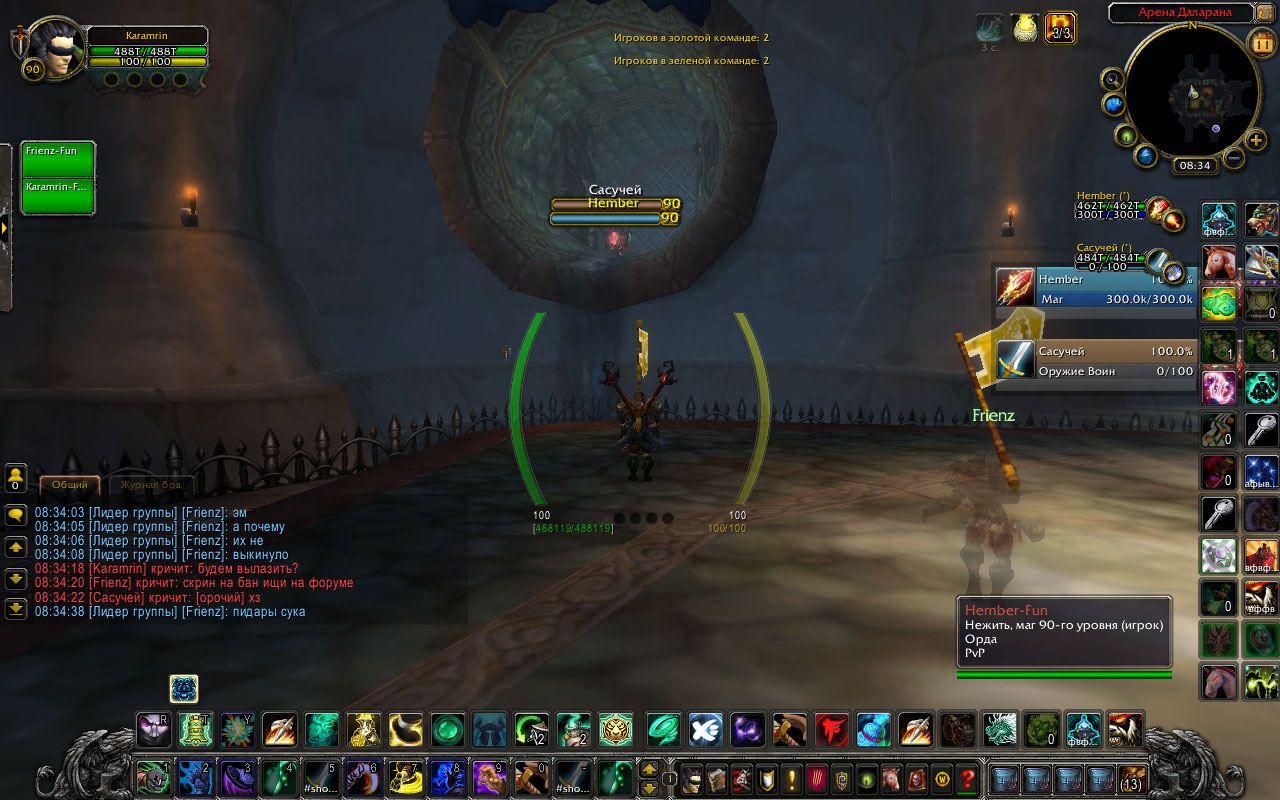Zoom out the minimap with minus button
Image resolution: width=1280 pixels, height=800 pixels.
[x=1234, y=158]
